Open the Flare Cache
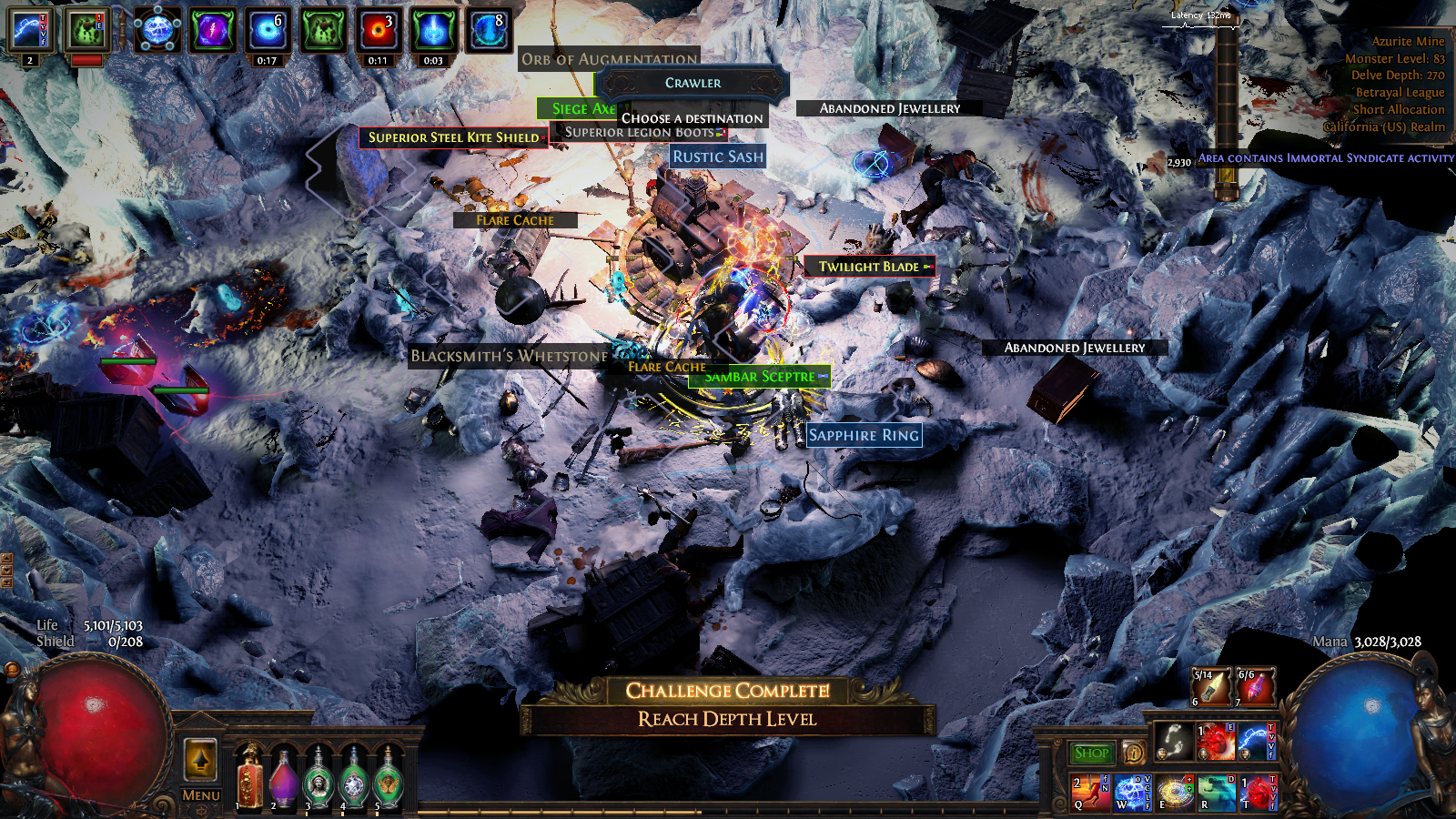1456x819 pixels. coord(513,219)
